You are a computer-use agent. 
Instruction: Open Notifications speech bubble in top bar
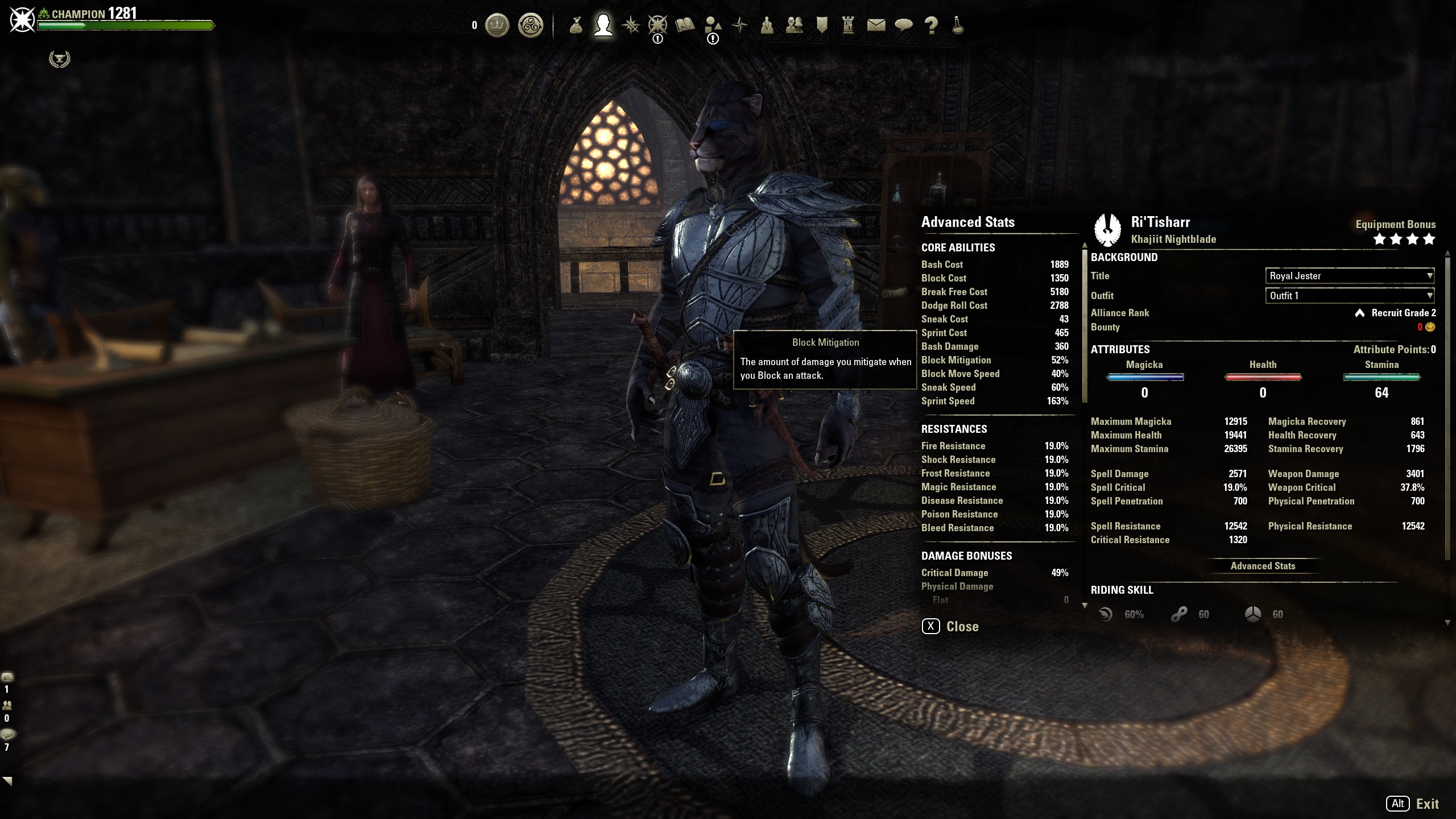(904, 26)
